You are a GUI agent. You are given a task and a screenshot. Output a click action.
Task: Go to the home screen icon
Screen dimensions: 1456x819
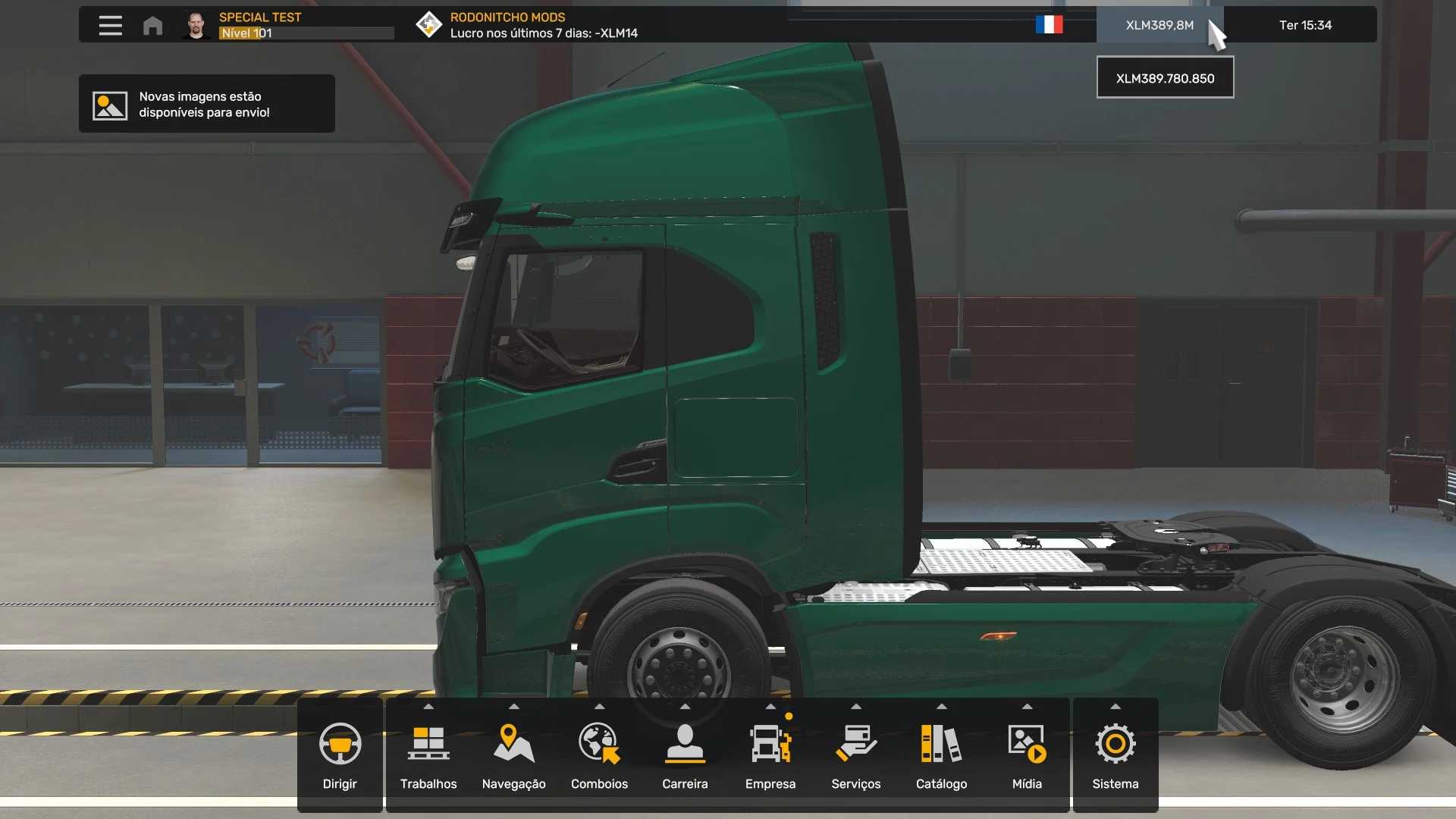tap(152, 25)
